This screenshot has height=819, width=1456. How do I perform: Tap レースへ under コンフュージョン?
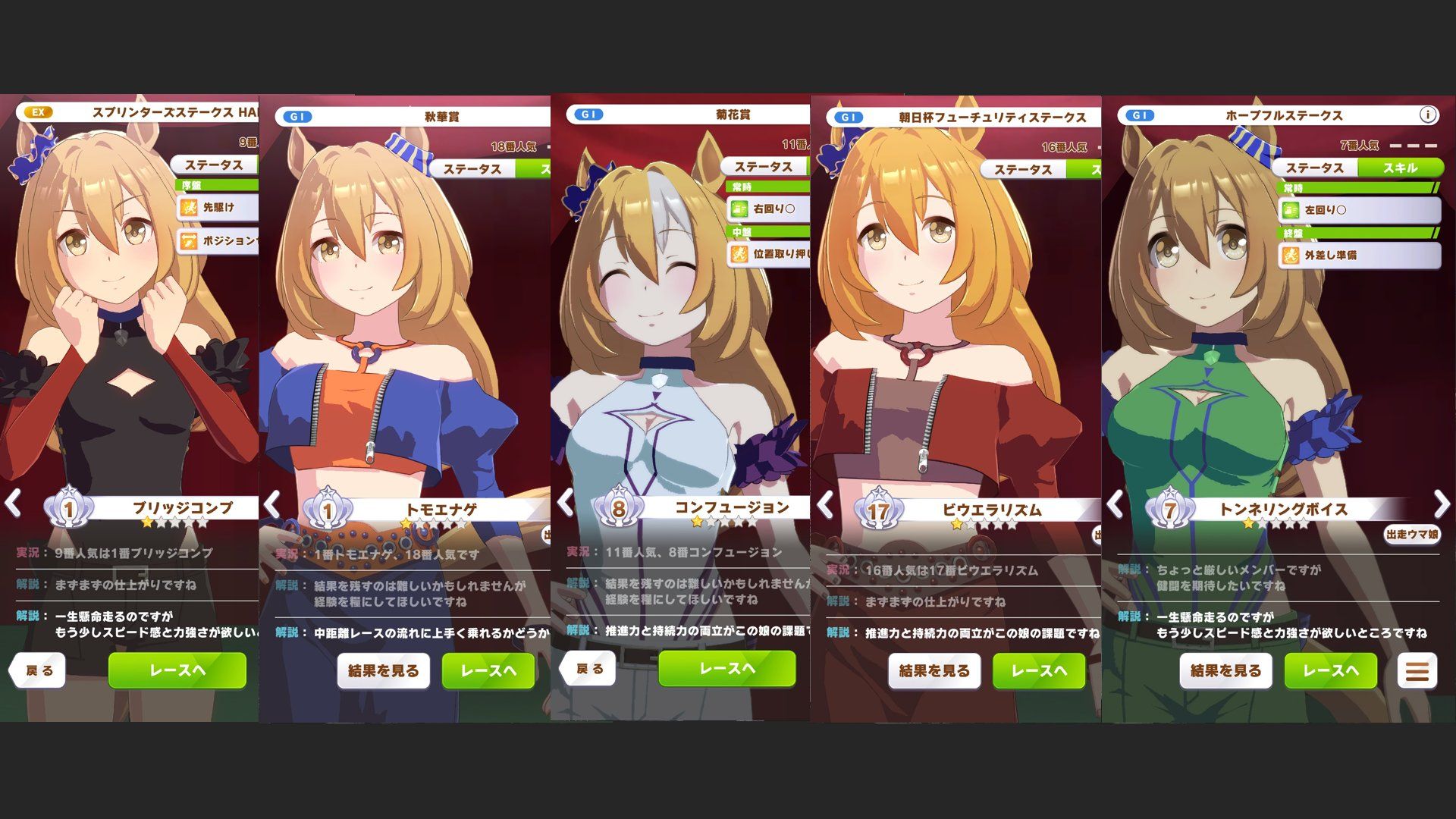click(726, 668)
